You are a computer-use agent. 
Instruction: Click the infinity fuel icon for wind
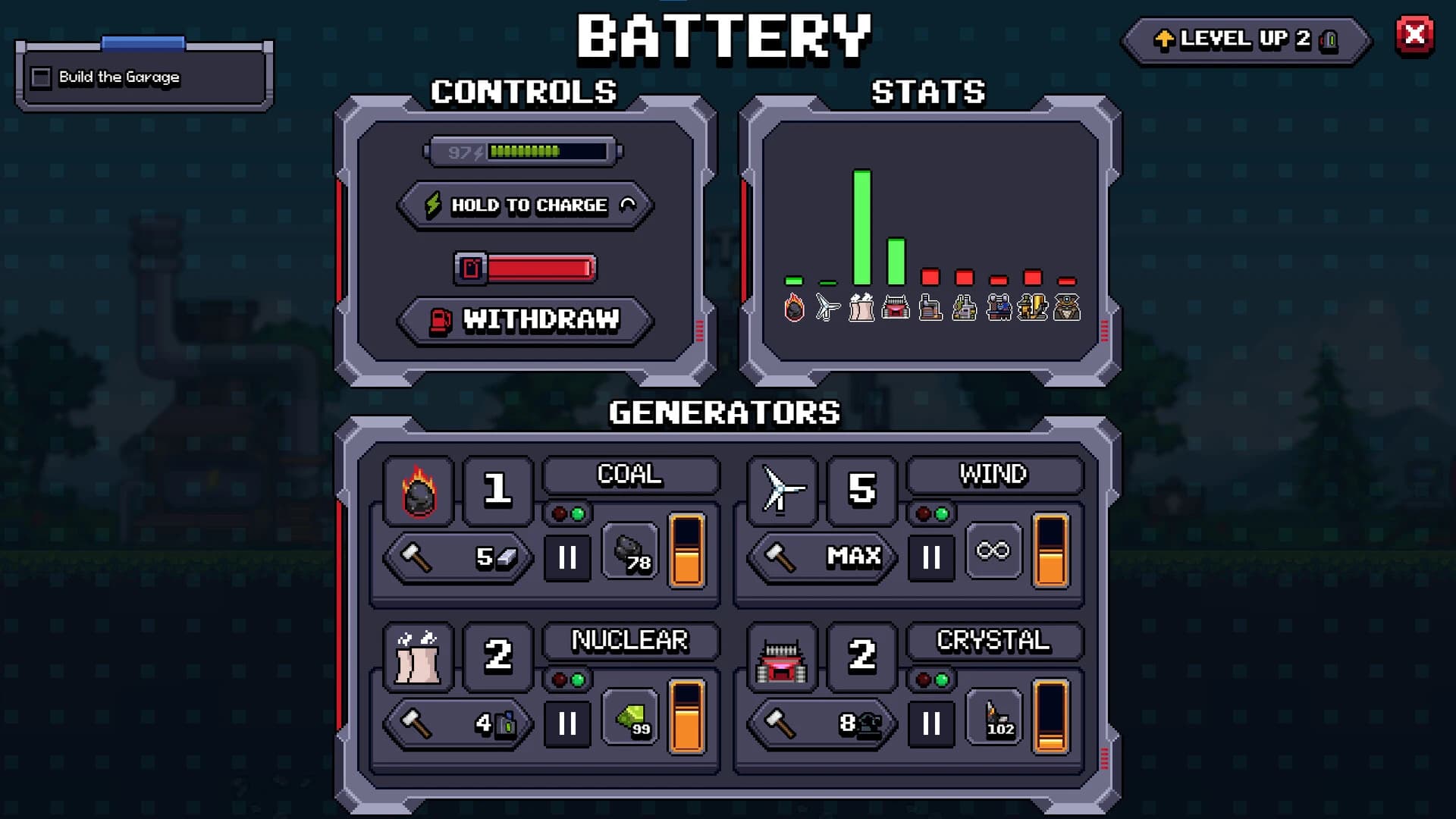click(x=993, y=552)
